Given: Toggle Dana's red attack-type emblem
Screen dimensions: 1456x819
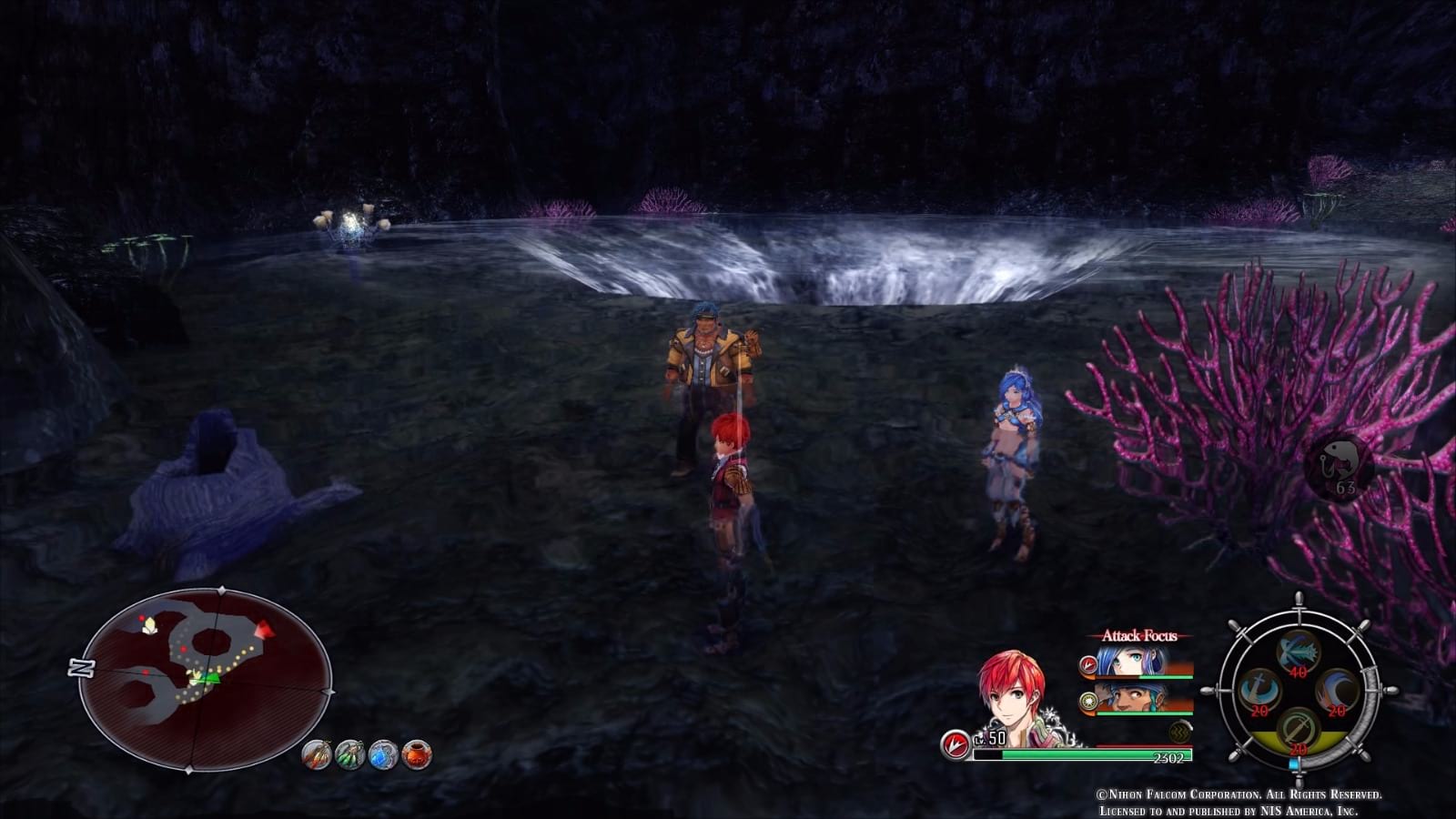Looking at the screenshot, I should [x=1088, y=664].
